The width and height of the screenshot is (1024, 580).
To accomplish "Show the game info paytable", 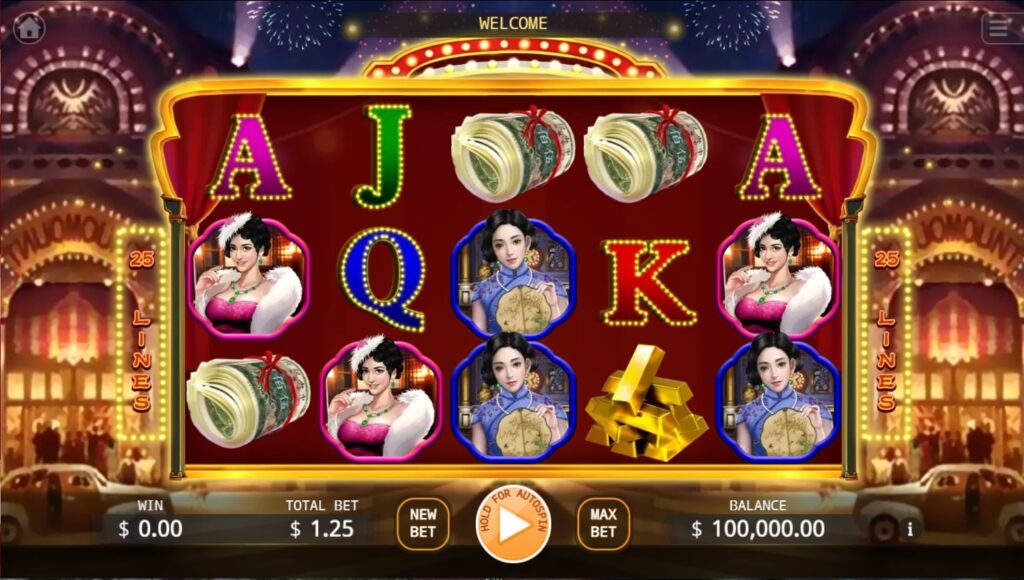I will click(910, 529).
